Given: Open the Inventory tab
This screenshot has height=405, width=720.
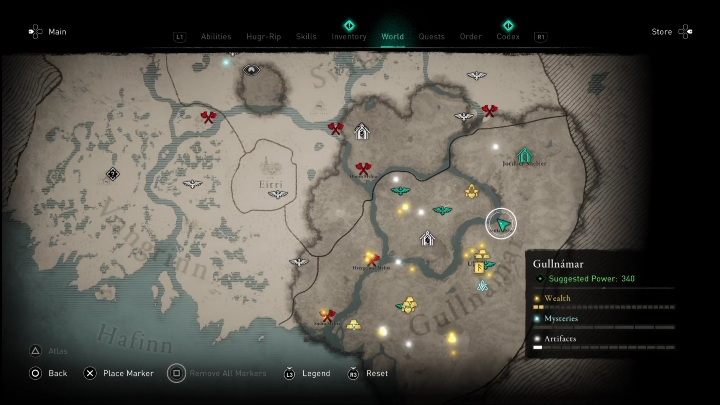Looking at the screenshot, I should click(x=349, y=37).
